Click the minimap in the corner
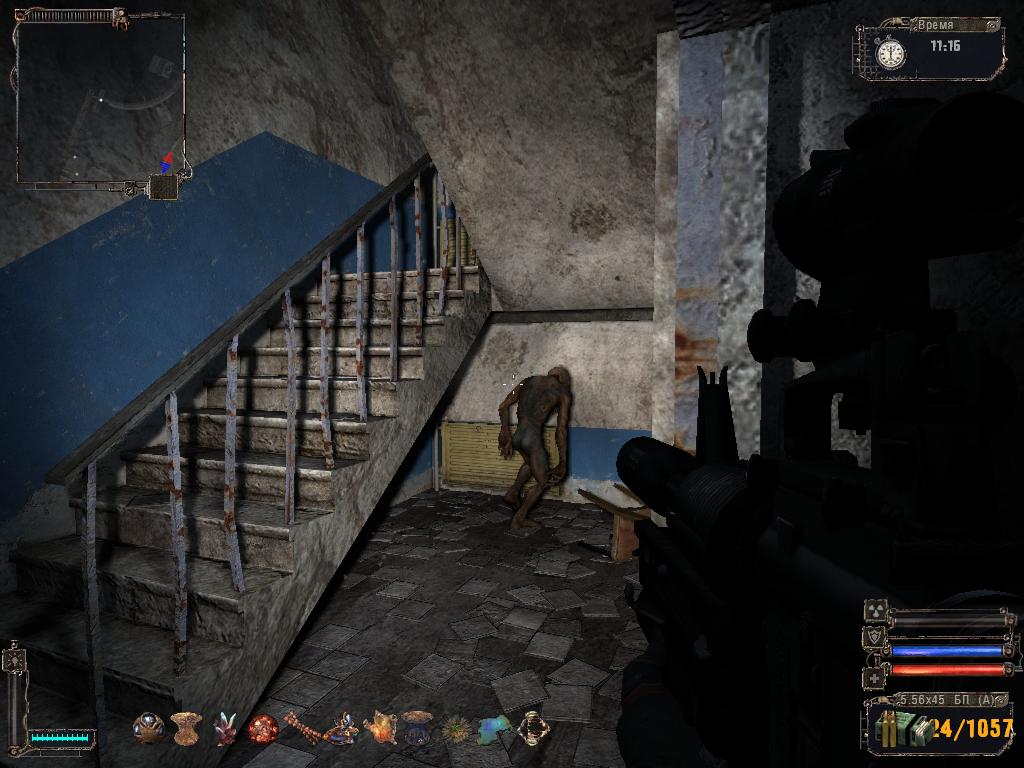This screenshot has height=768, width=1024. [100, 98]
